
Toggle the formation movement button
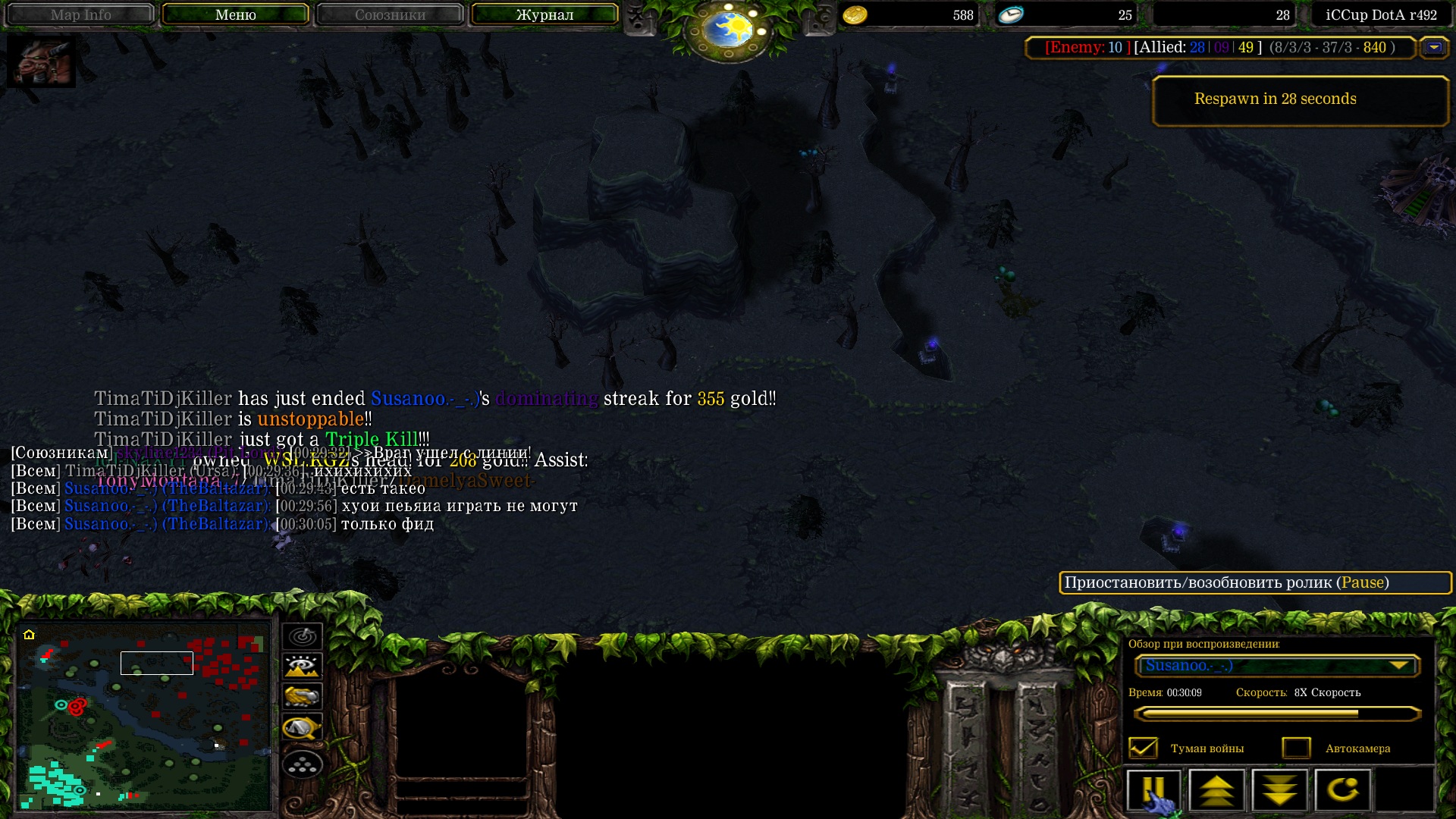(302, 764)
